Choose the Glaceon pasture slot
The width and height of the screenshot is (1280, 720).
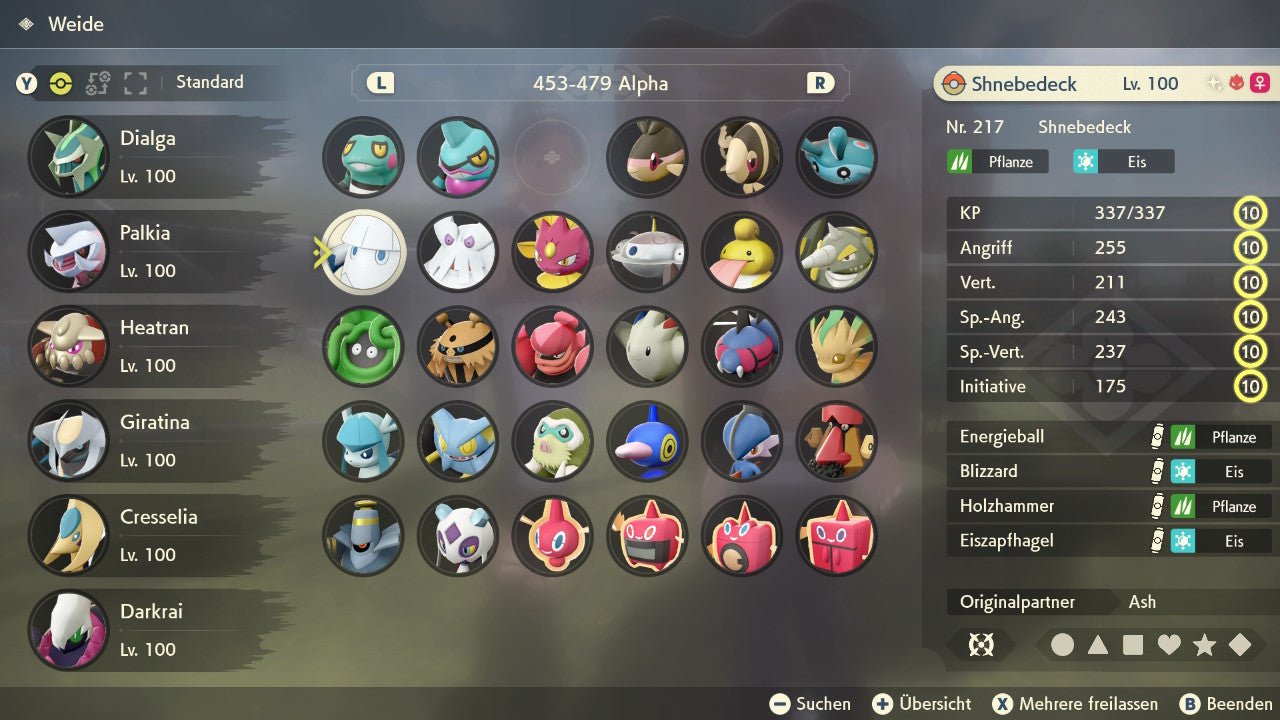[x=364, y=441]
